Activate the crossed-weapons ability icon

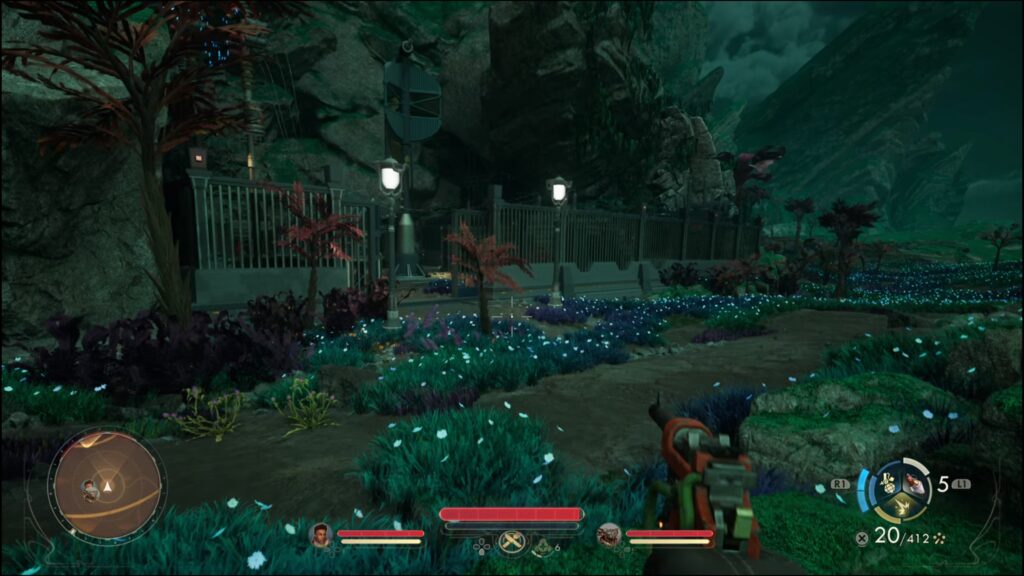pos(512,540)
